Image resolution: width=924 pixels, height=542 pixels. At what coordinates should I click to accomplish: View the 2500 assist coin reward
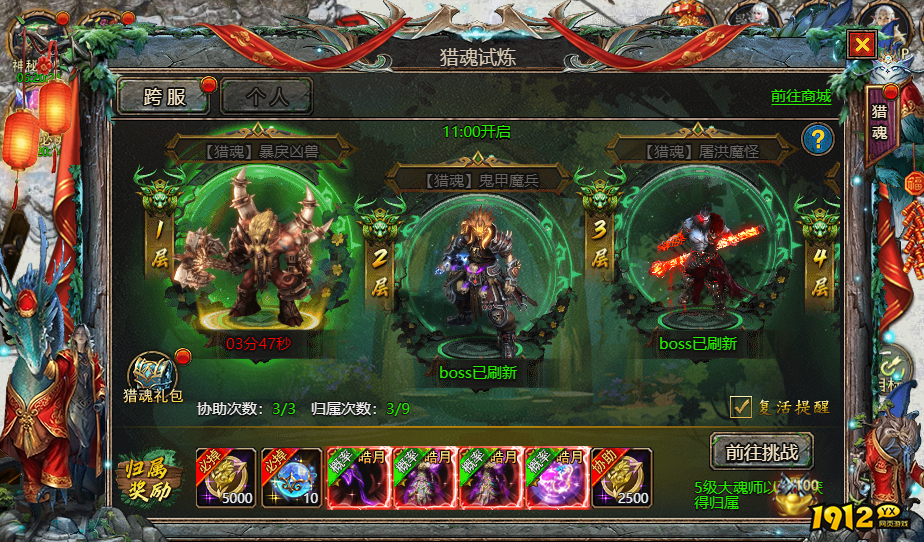[x=621, y=478]
